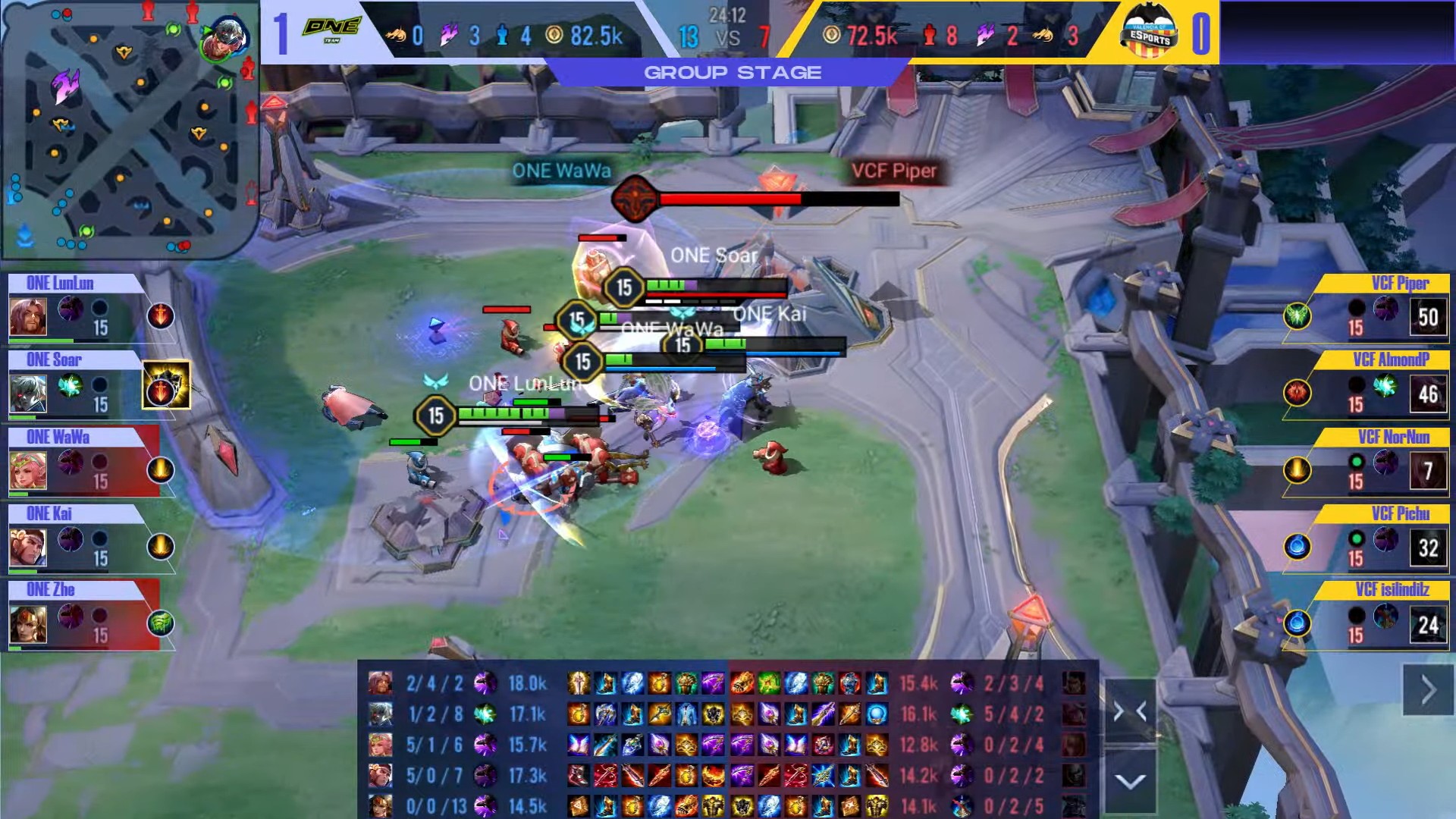Image resolution: width=1456 pixels, height=819 pixels.
Task: Select VCF isilindilz's player panel
Action: 1380,616
